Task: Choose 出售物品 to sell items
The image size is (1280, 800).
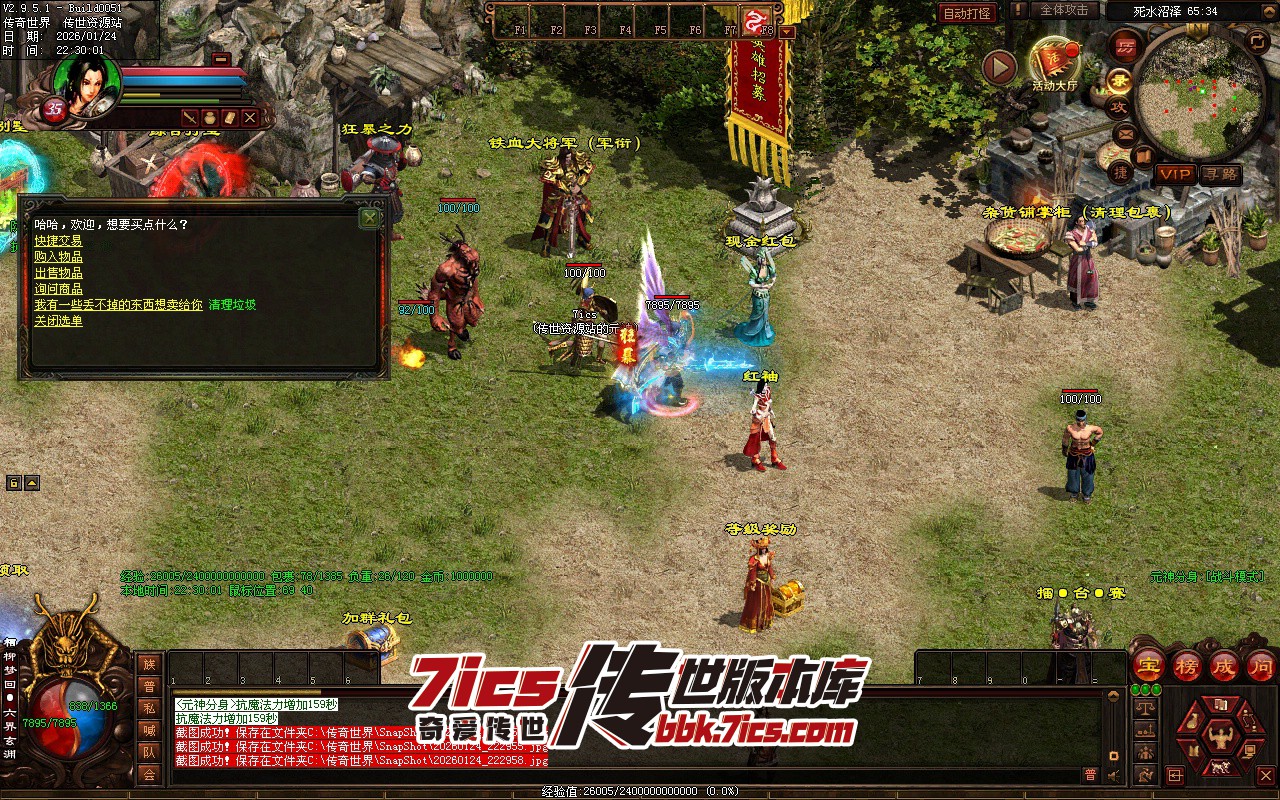Action: (x=58, y=273)
